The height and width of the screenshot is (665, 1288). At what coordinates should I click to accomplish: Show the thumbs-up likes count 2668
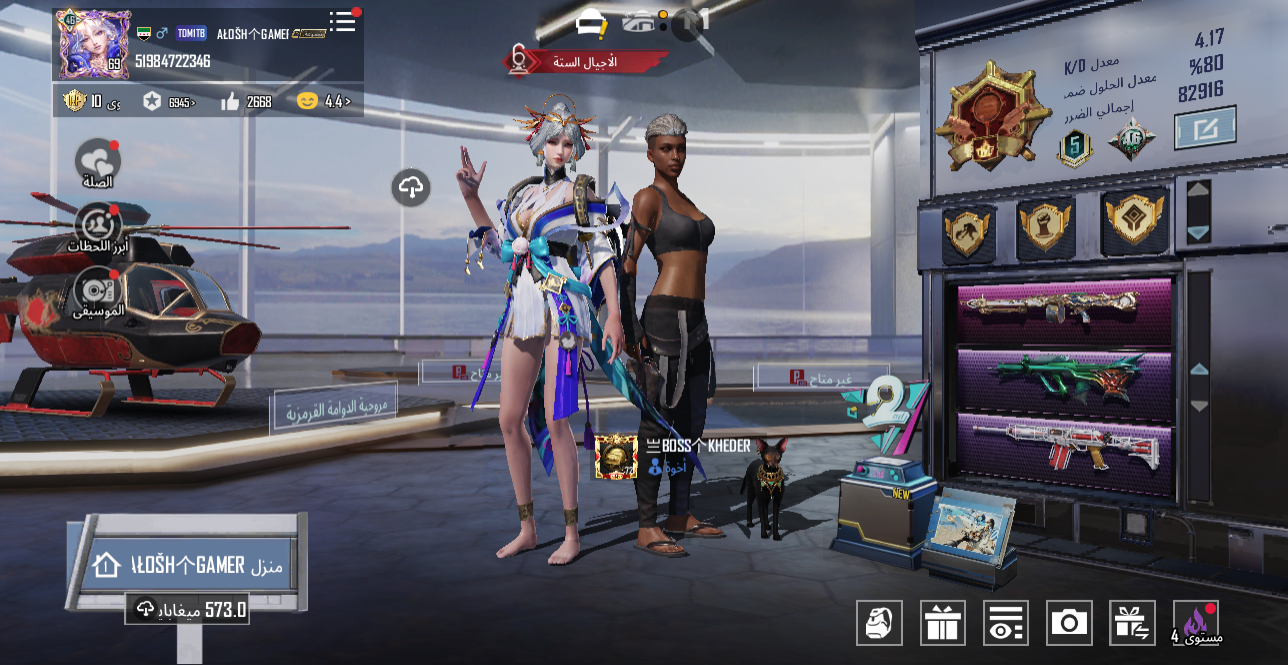point(246,101)
